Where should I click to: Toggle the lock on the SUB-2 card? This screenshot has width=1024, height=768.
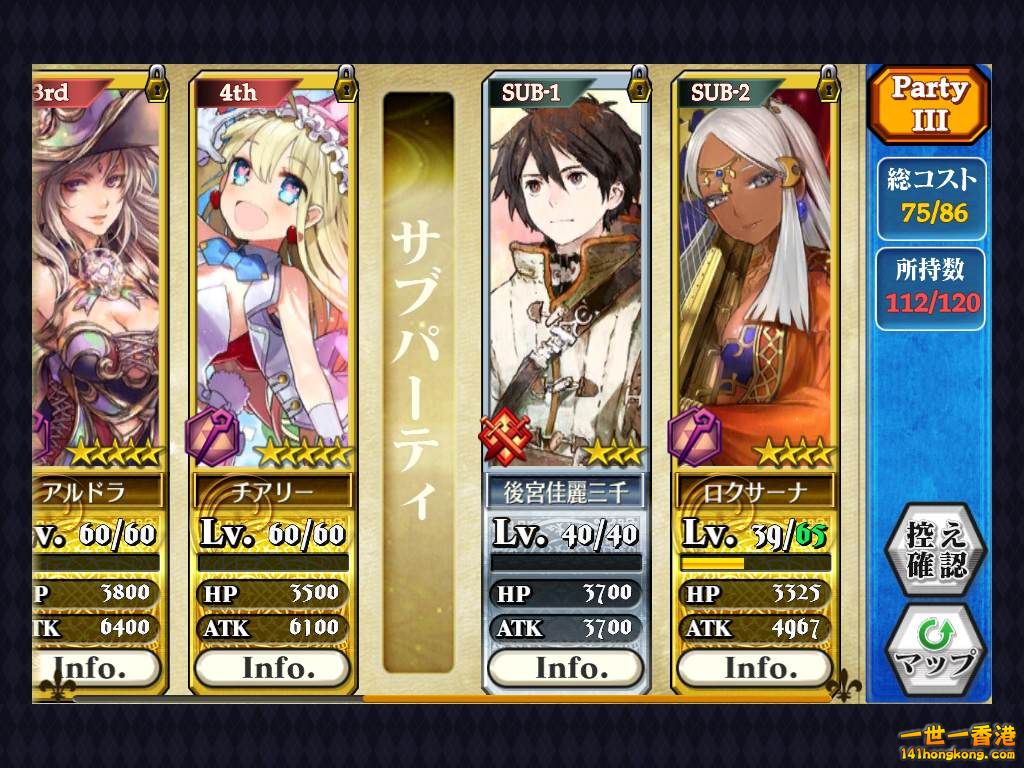(827, 83)
